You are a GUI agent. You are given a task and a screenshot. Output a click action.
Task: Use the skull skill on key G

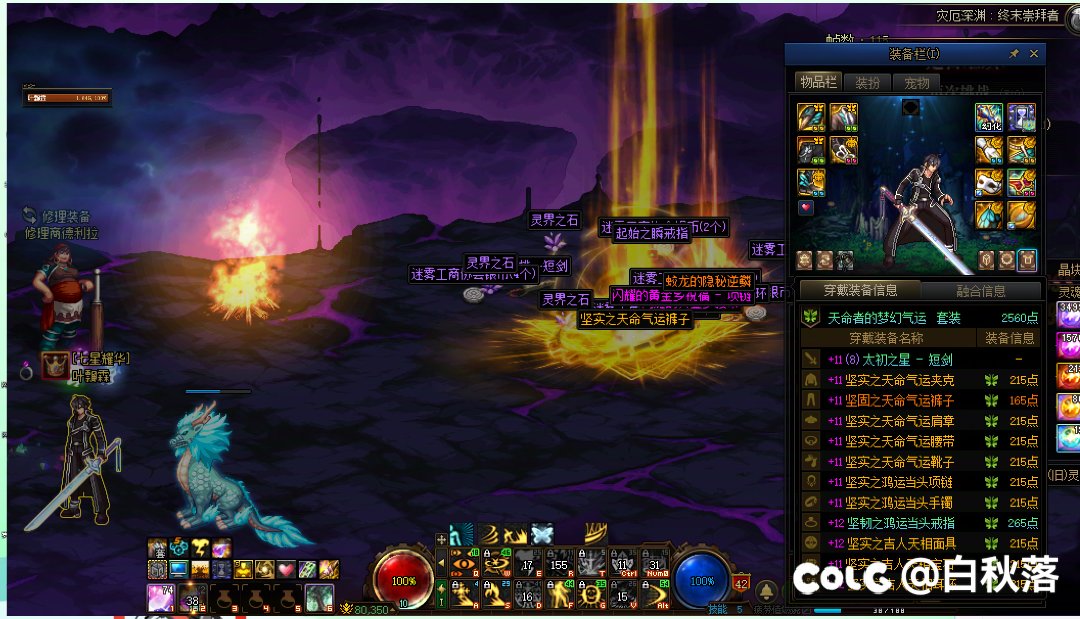[592, 596]
